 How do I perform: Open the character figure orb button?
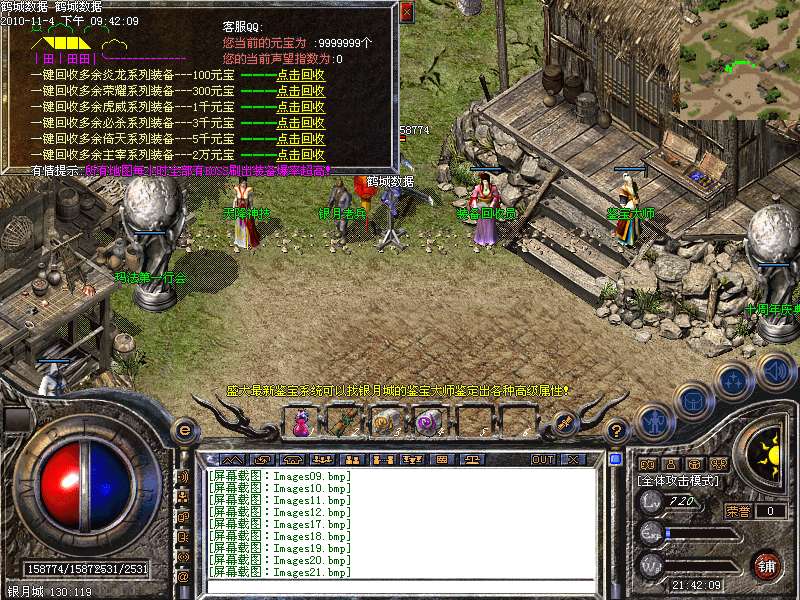(x=655, y=423)
